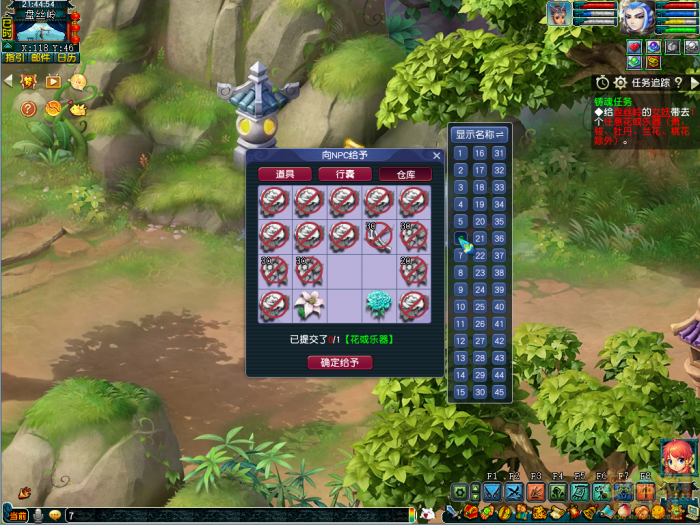
Task: Switch to the 行囊 tab
Action: click(345, 174)
